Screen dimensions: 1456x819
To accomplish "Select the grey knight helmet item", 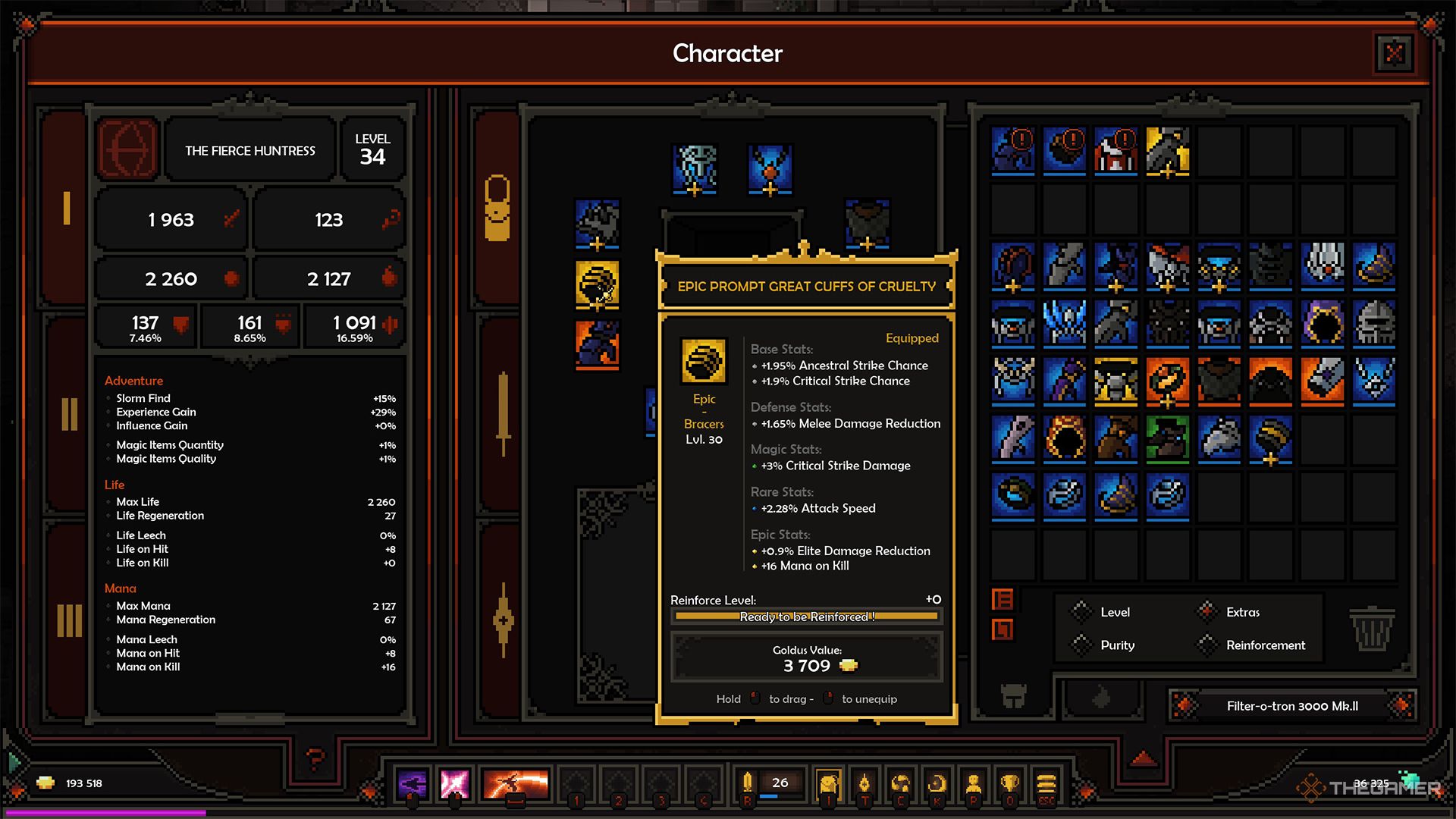I will click(x=1373, y=322).
